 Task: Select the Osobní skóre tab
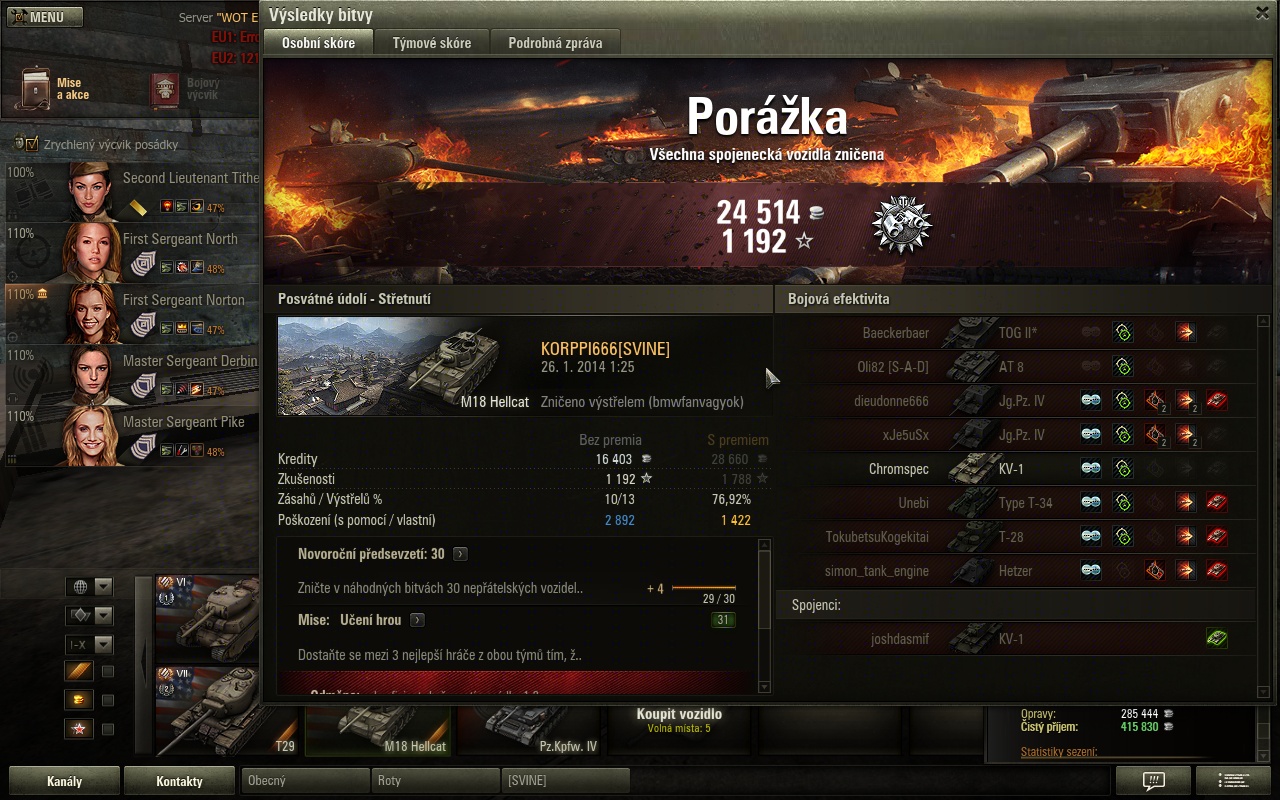click(318, 43)
